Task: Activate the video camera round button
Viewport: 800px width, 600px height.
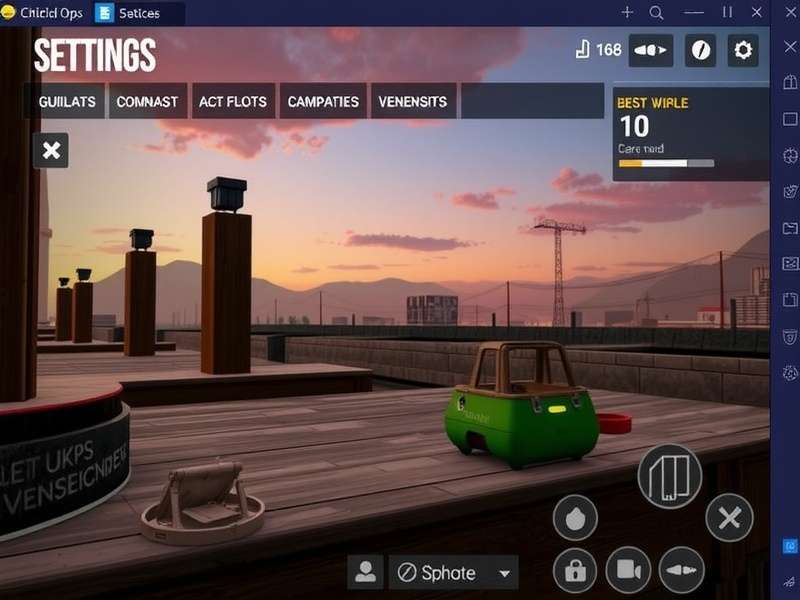Action: coord(628,571)
